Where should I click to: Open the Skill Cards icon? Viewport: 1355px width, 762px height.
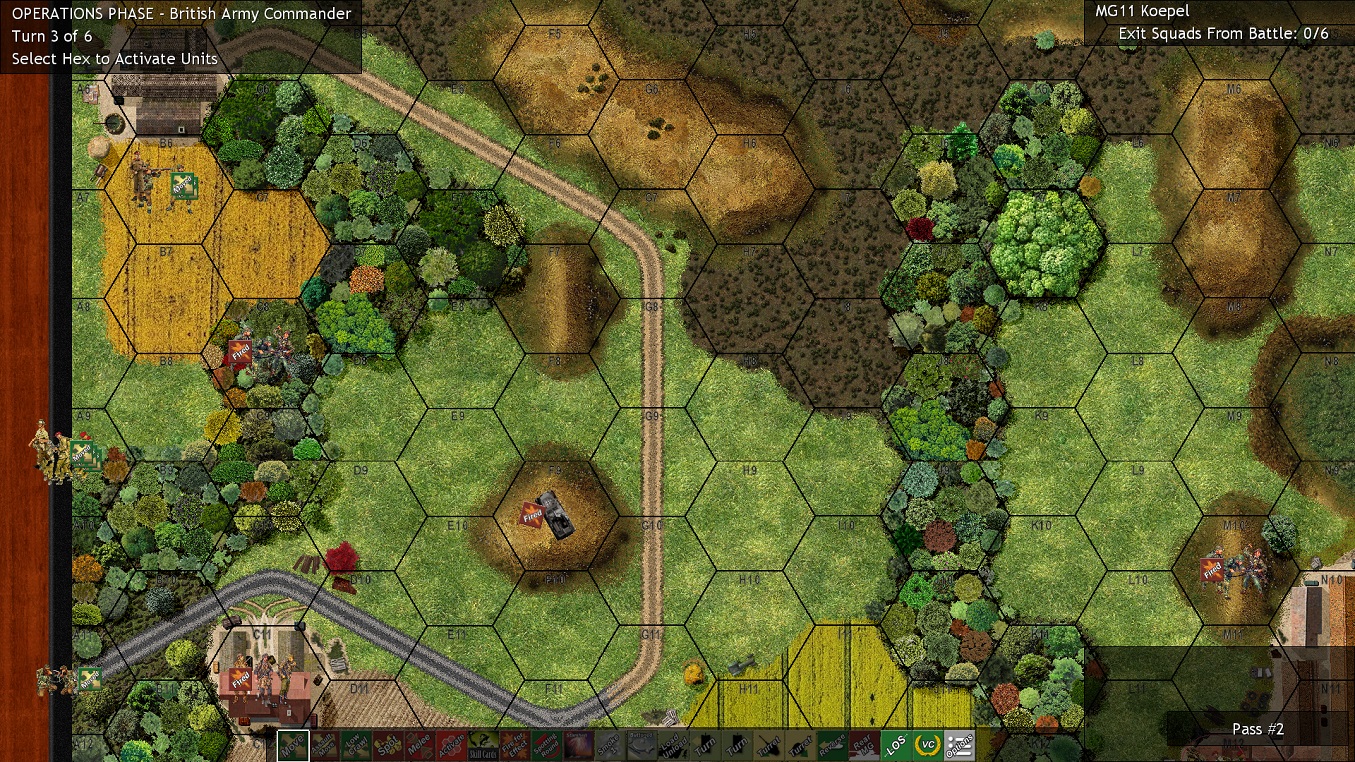pos(481,745)
